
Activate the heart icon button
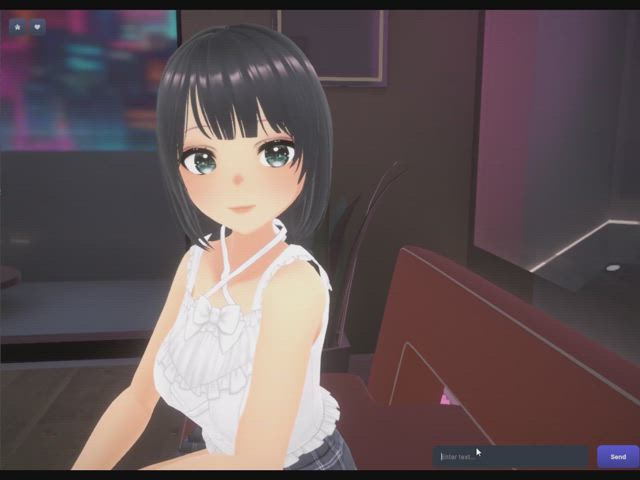(38, 27)
